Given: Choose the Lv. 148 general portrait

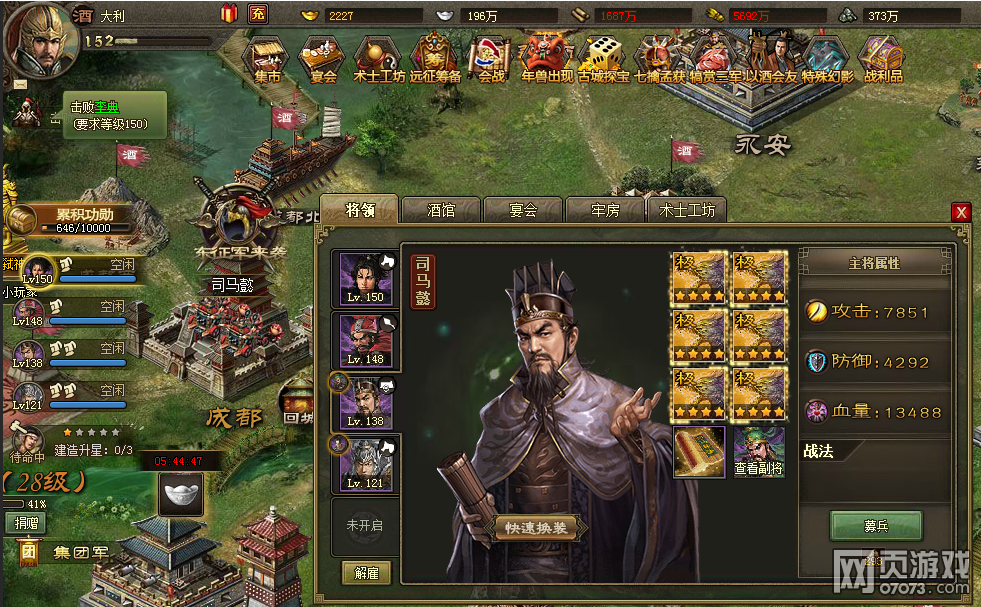Looking at the screenshot, I should tap(365, 340).
